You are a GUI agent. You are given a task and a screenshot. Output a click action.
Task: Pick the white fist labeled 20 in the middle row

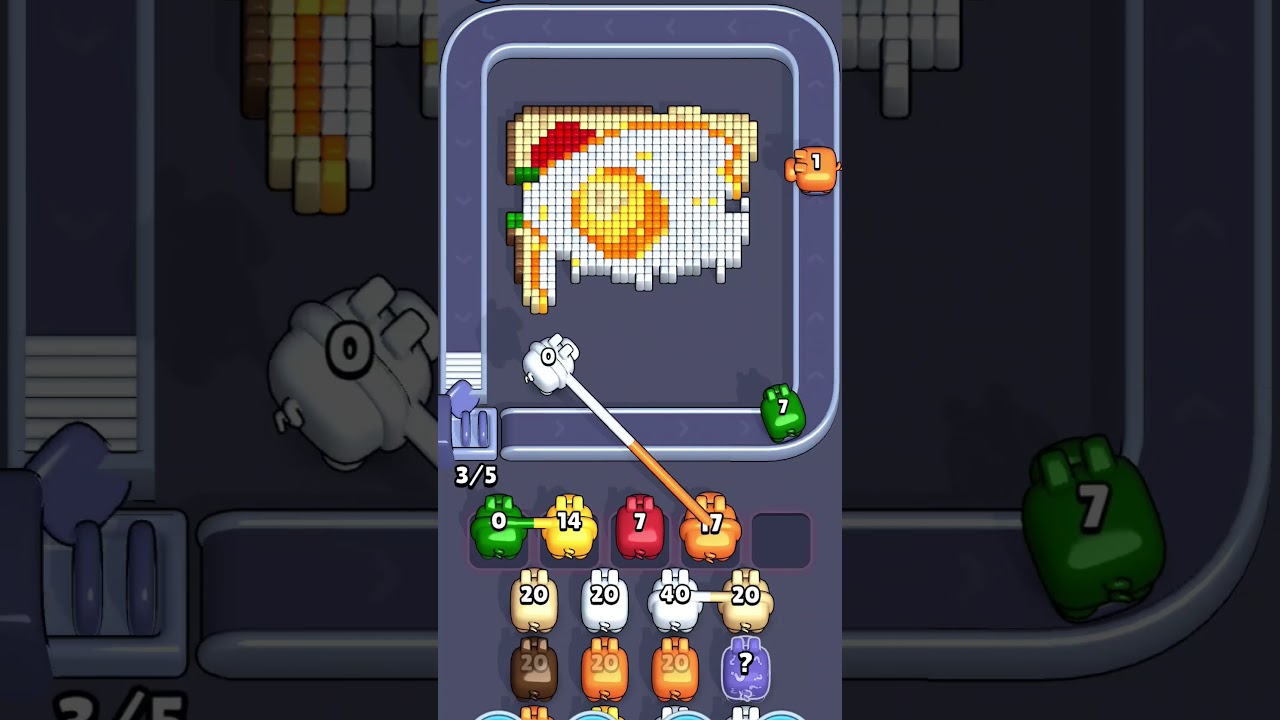(604, 597)
